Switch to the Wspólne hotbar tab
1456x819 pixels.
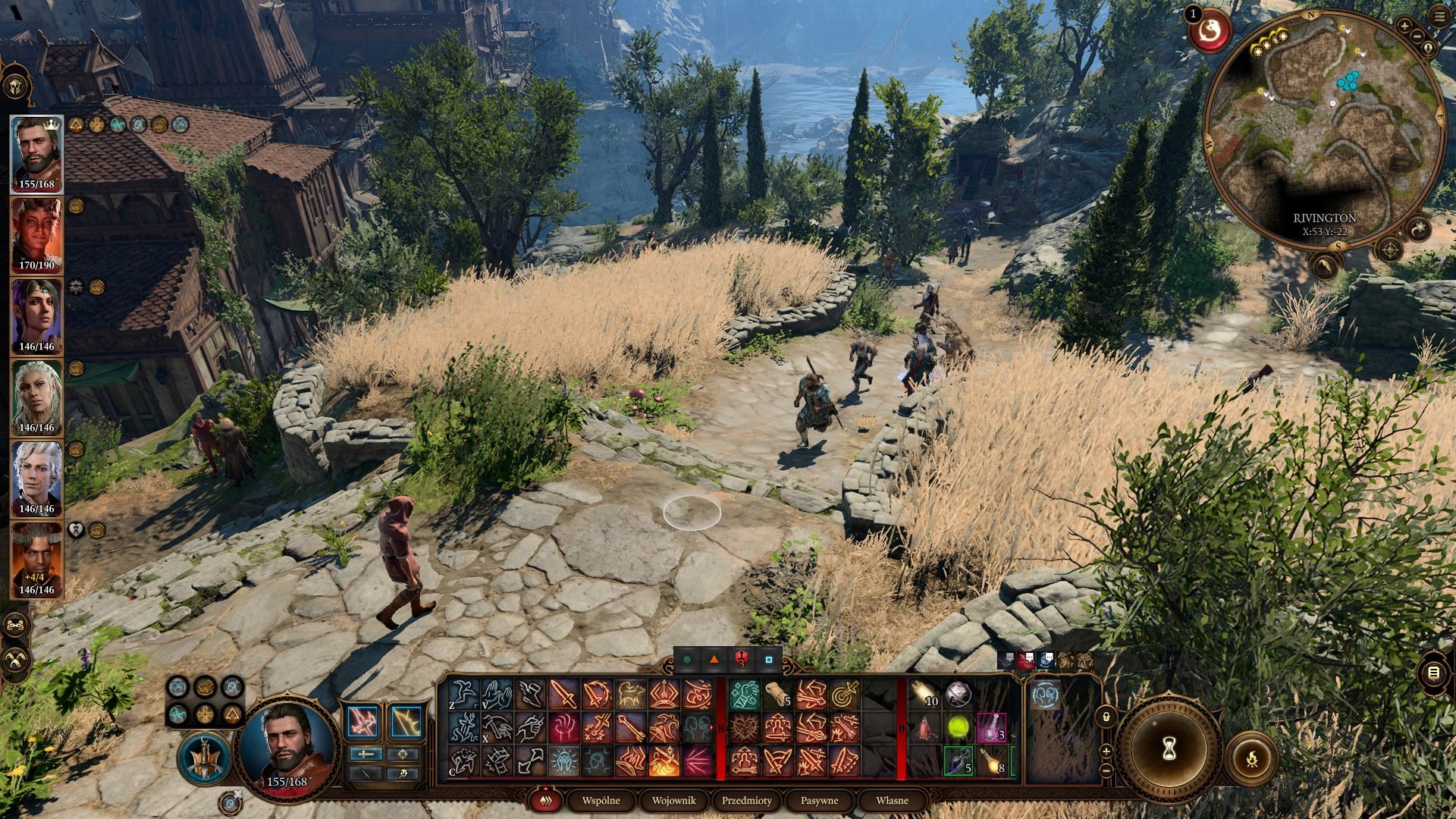pos(601,800)
